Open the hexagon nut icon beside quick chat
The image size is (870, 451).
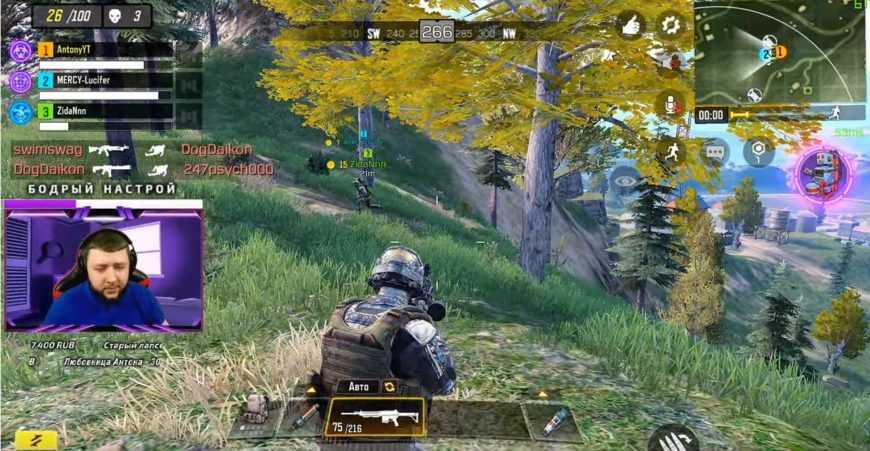pyautogui.click(x=758, y=152)
